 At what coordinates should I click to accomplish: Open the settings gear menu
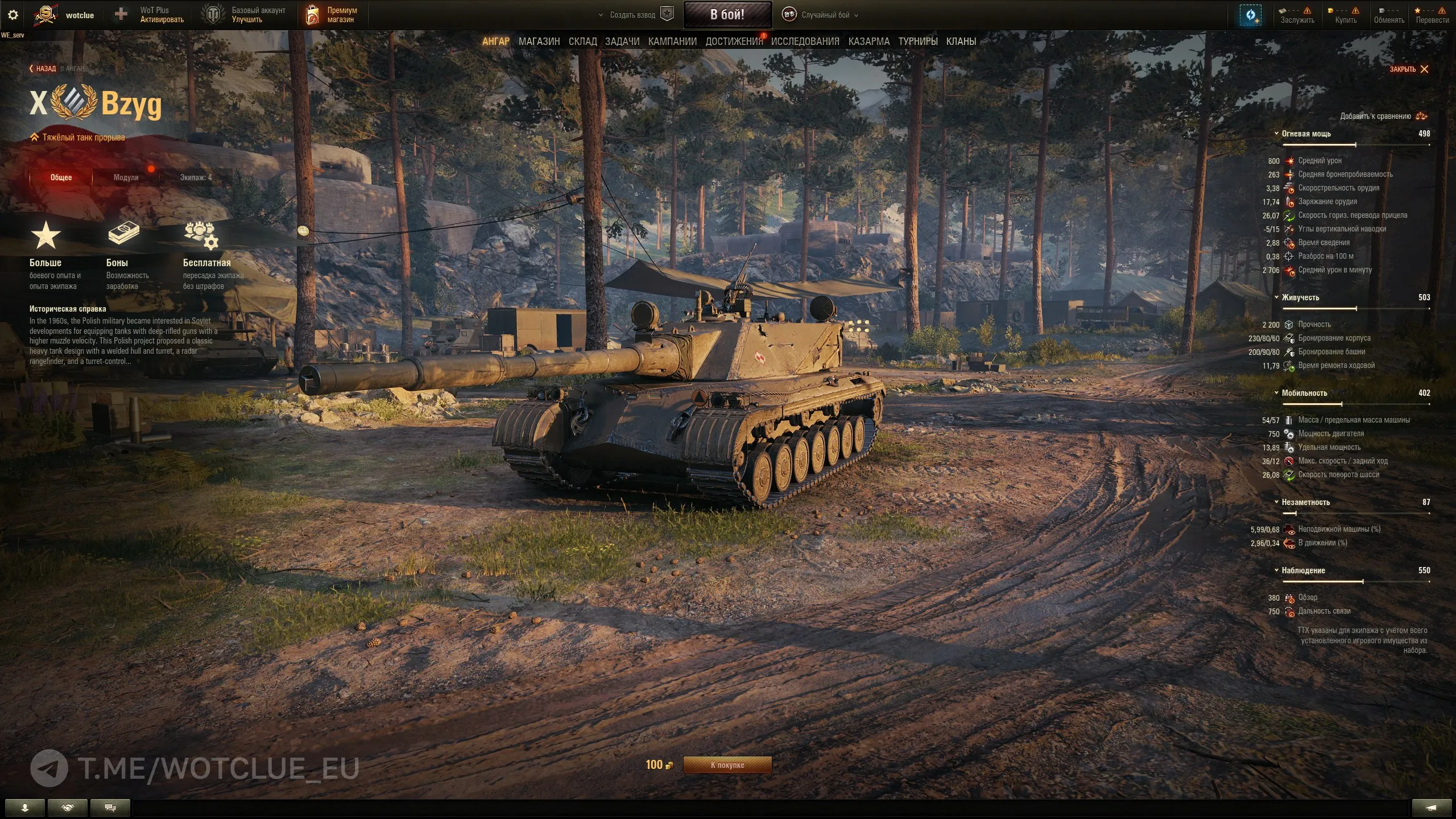click(13, 15)
